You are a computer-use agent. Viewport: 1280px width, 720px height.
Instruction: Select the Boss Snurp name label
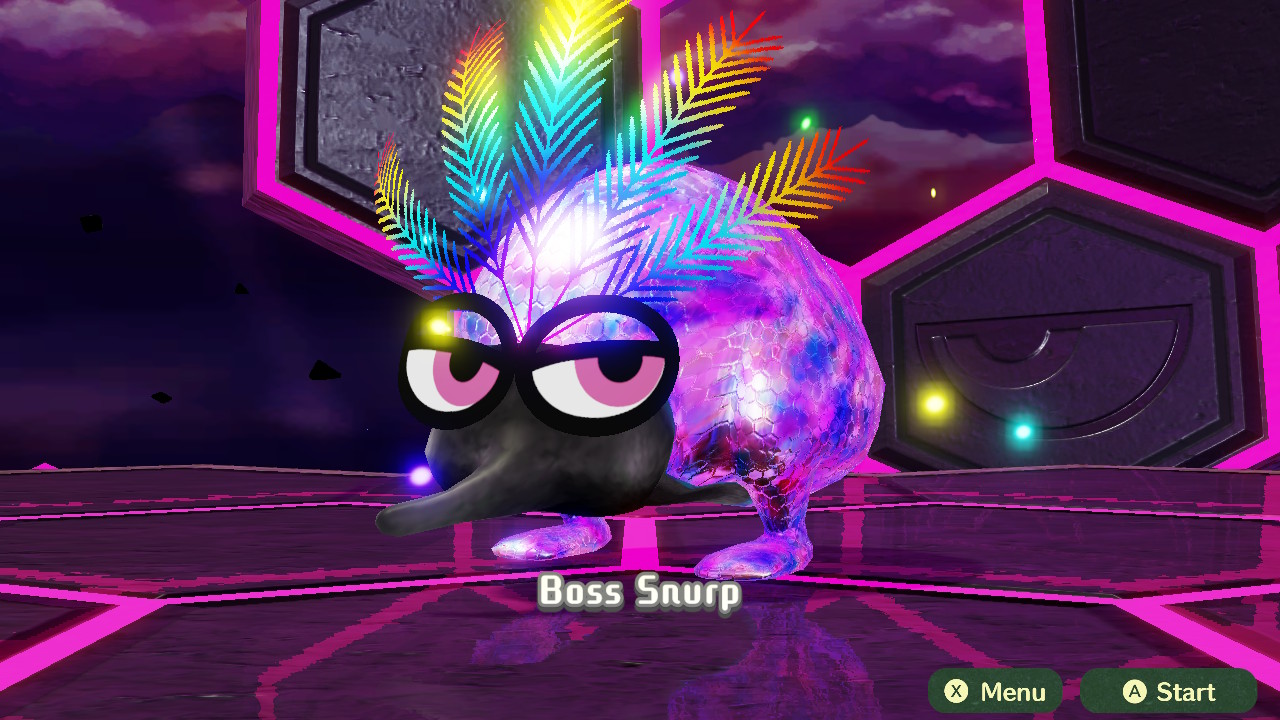point(640,592)
